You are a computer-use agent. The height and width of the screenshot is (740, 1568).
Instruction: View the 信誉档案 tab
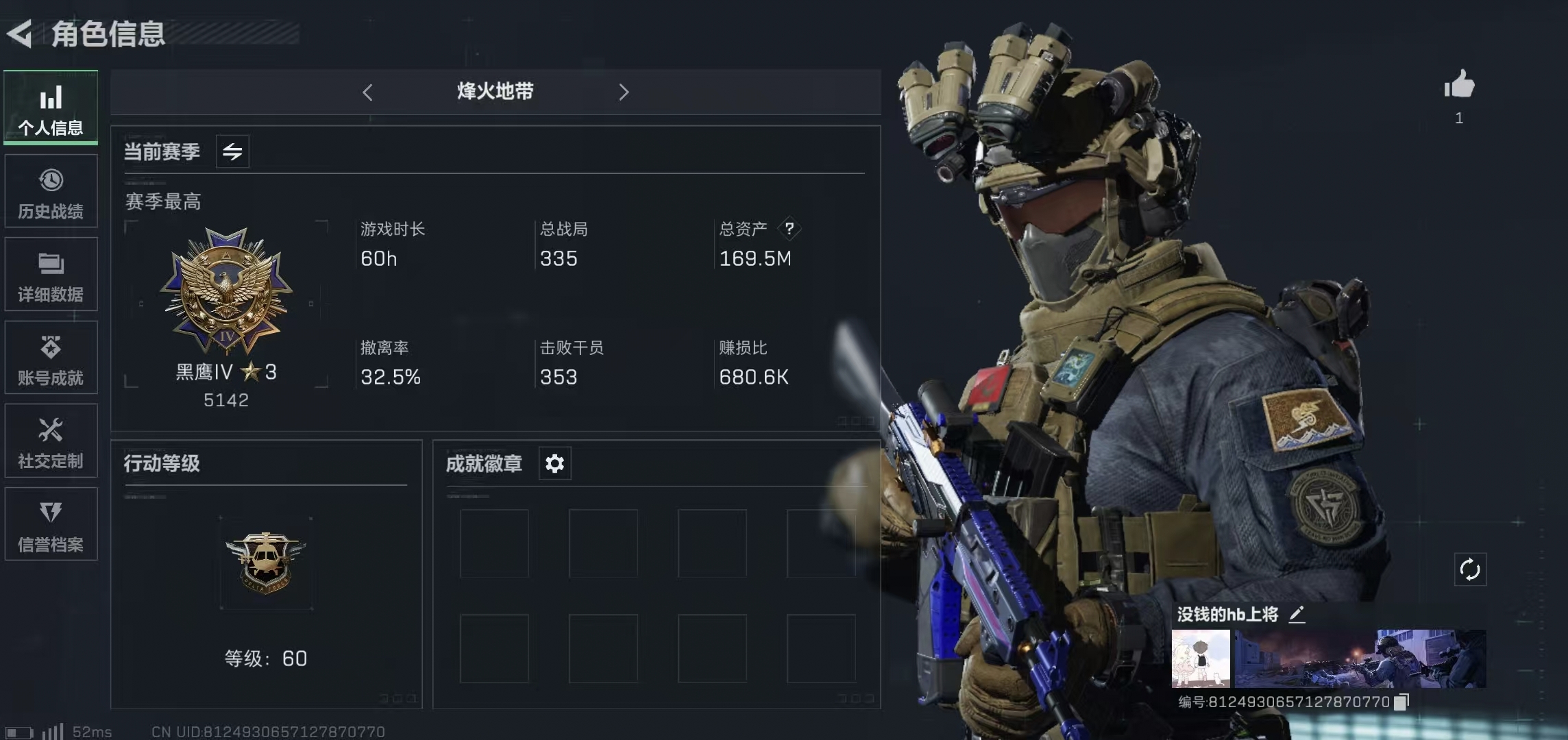pyautogui.click(x=51, y=525)
